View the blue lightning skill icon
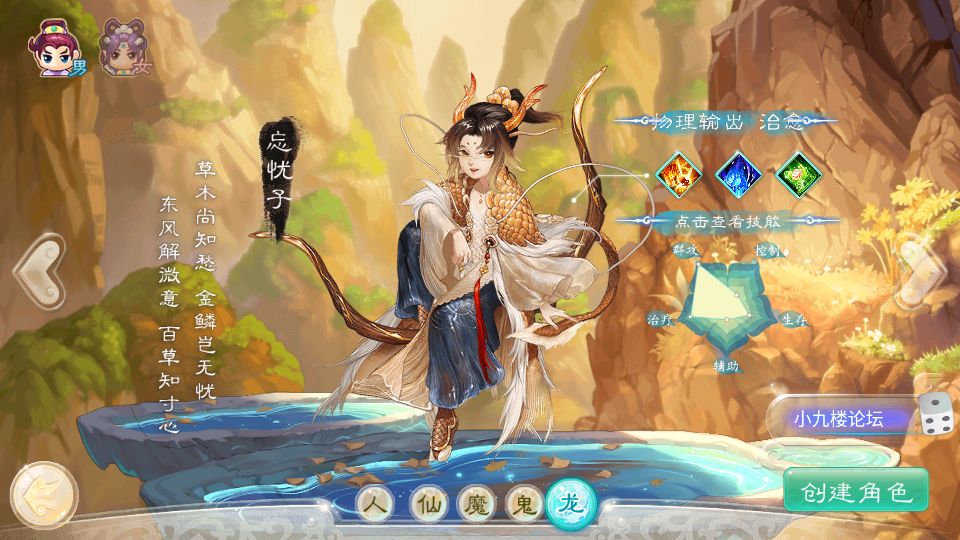 pos(739,174)
